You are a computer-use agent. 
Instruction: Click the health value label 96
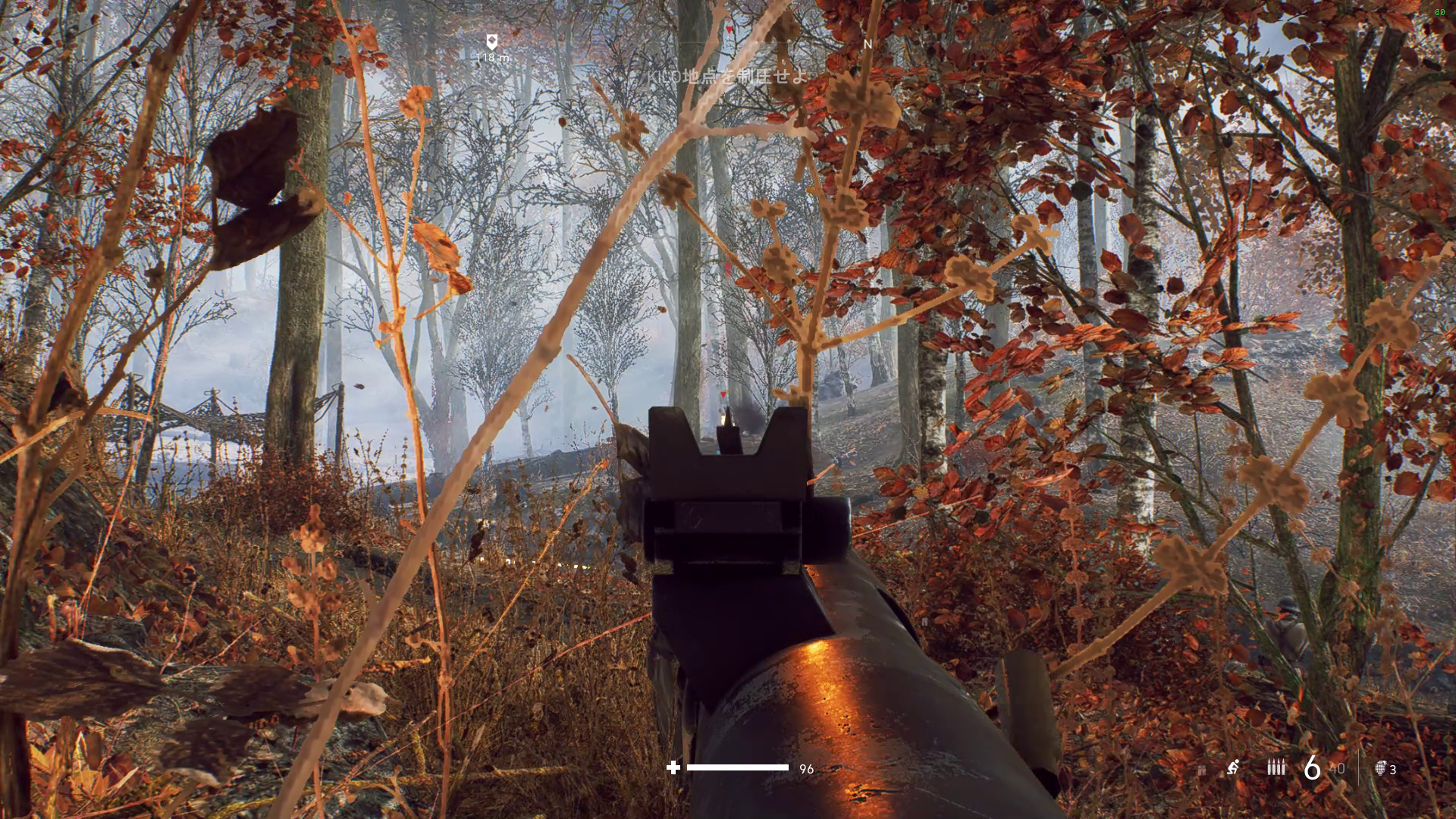click(x=806, y=769)
